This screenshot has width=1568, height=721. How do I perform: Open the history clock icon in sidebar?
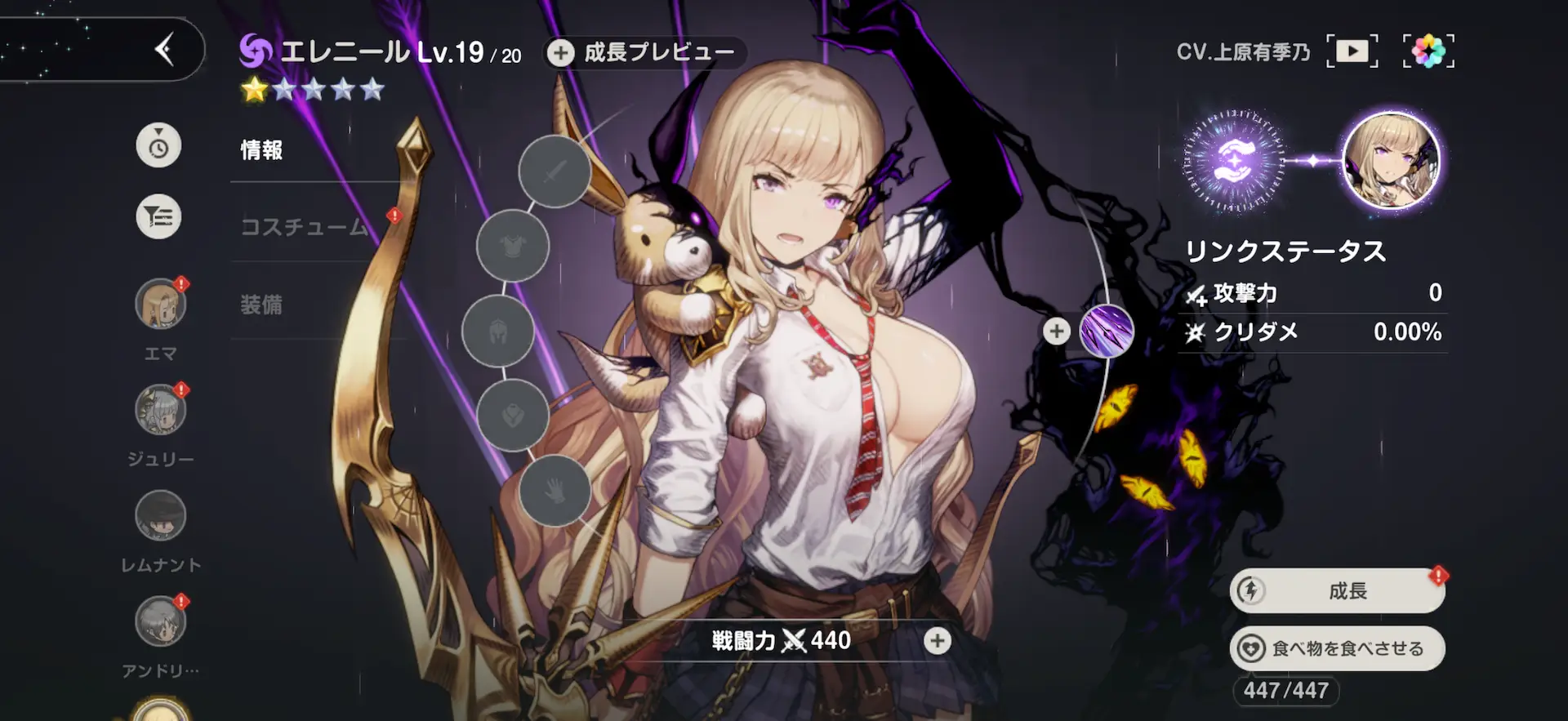point(158,145)
